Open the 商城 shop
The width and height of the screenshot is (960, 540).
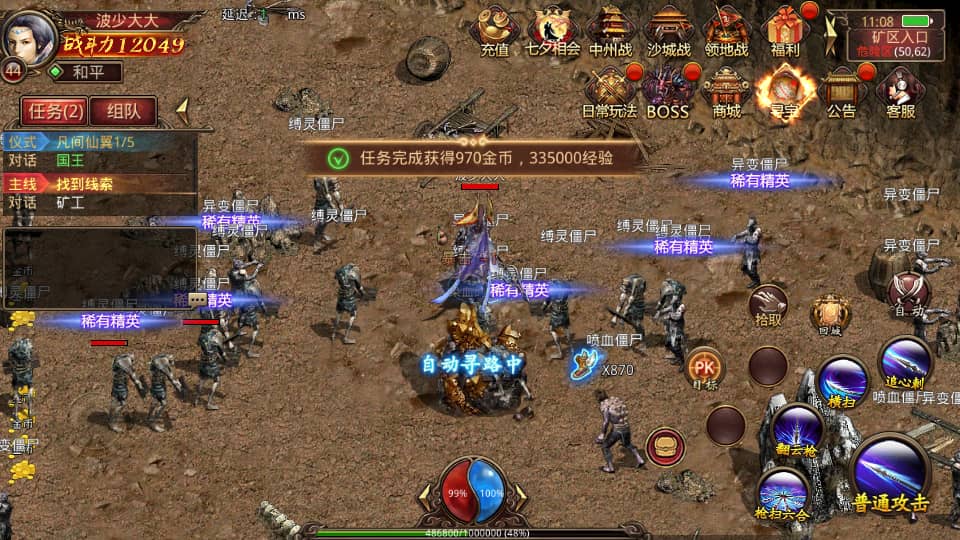pos(726,92)
